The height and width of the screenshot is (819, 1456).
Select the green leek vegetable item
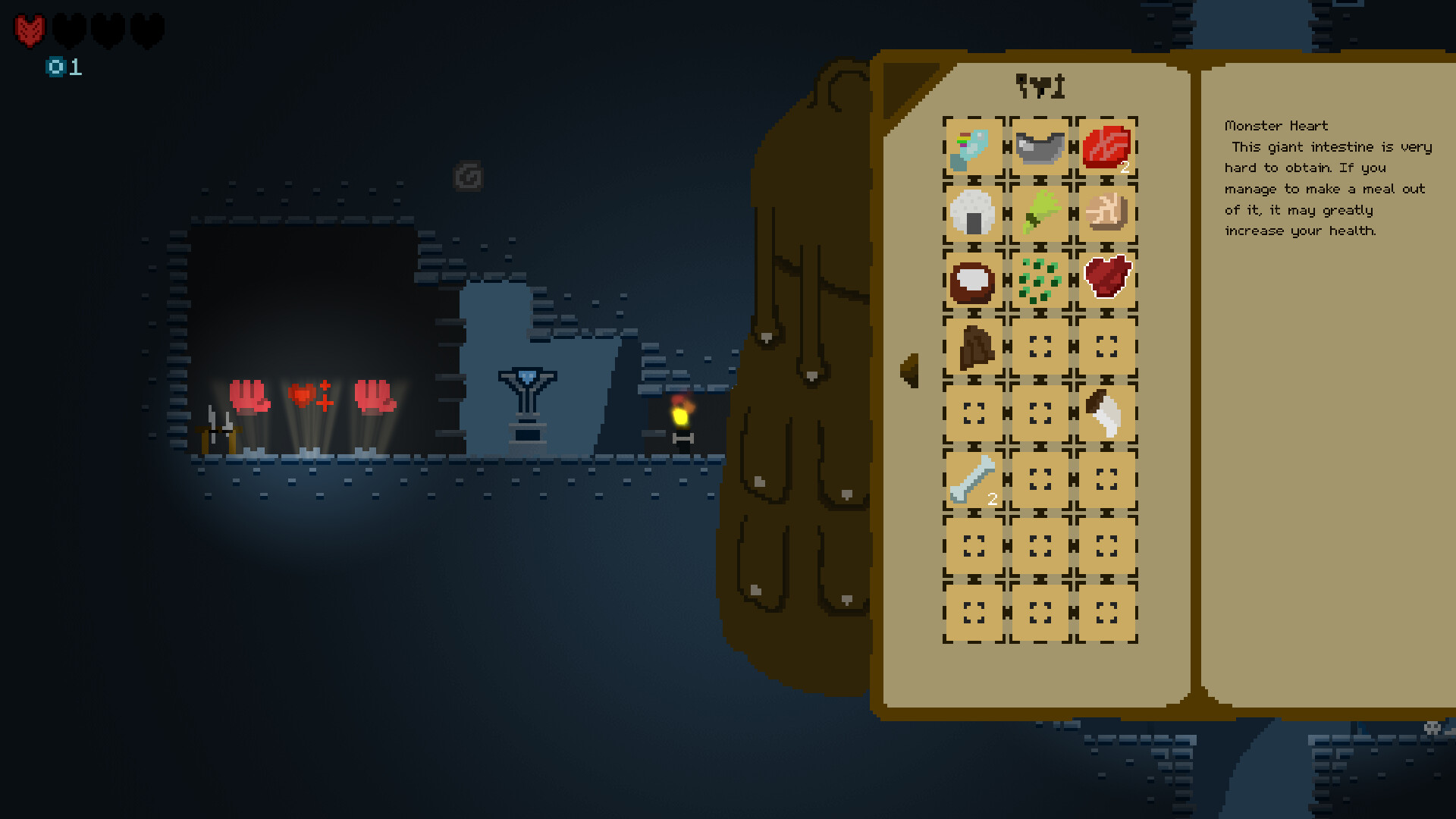1040,215
